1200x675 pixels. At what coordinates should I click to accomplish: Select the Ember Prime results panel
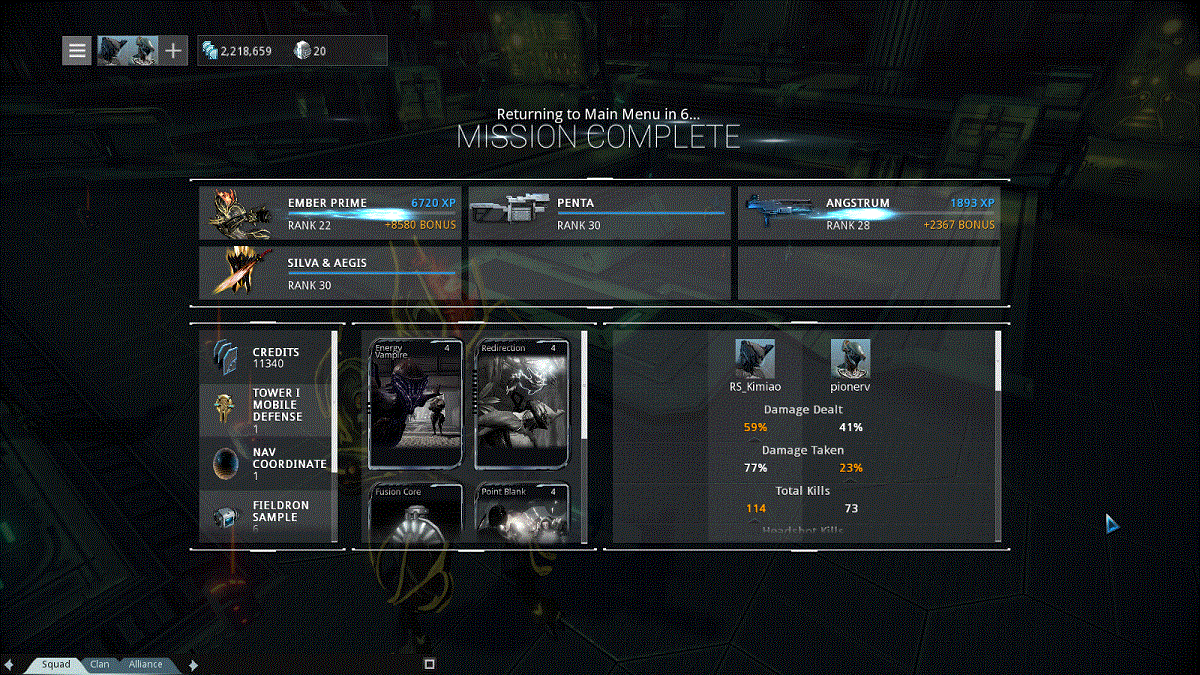329,214
